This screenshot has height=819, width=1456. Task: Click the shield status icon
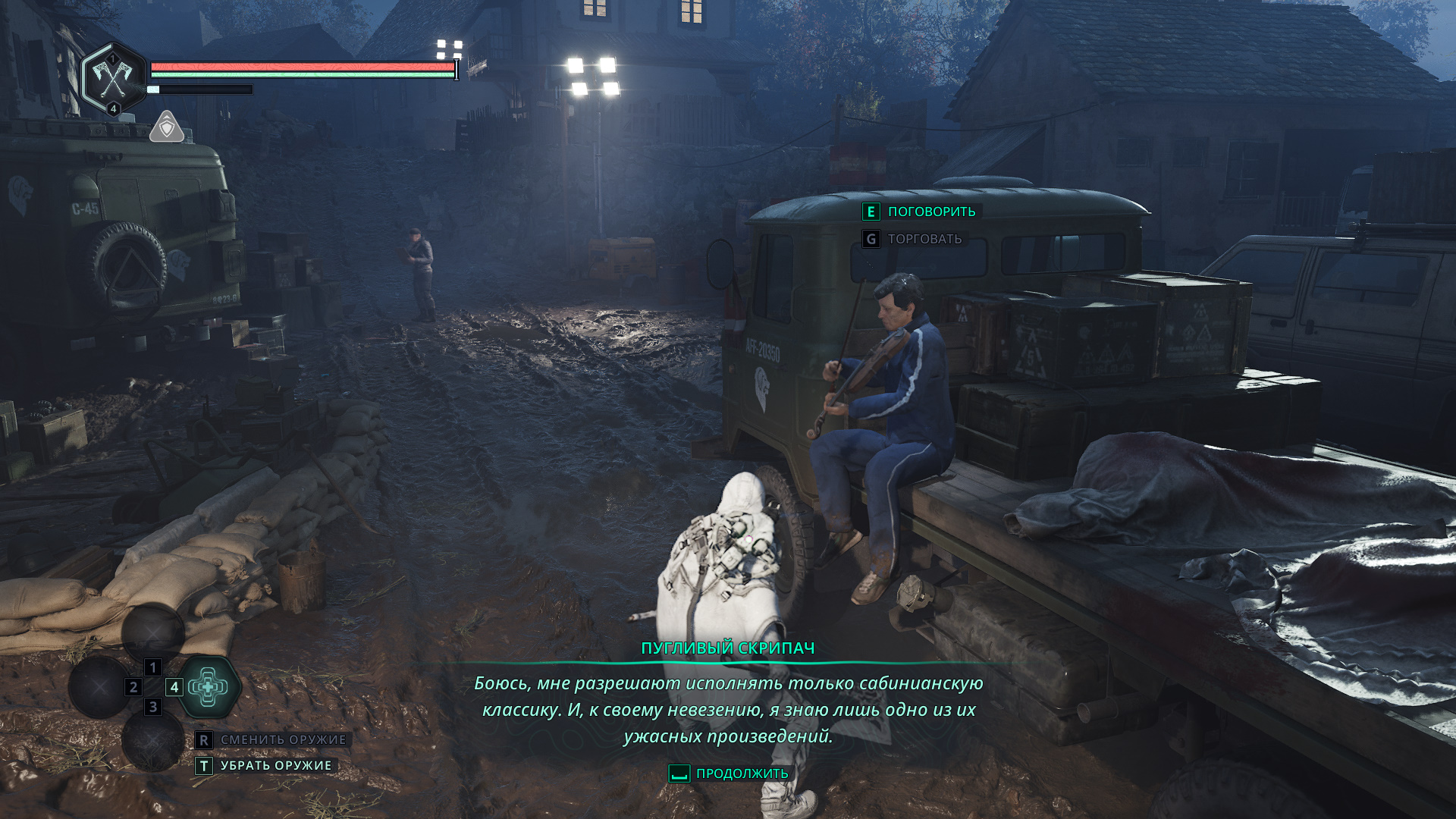pyautogui.click(x=166, y=127)
